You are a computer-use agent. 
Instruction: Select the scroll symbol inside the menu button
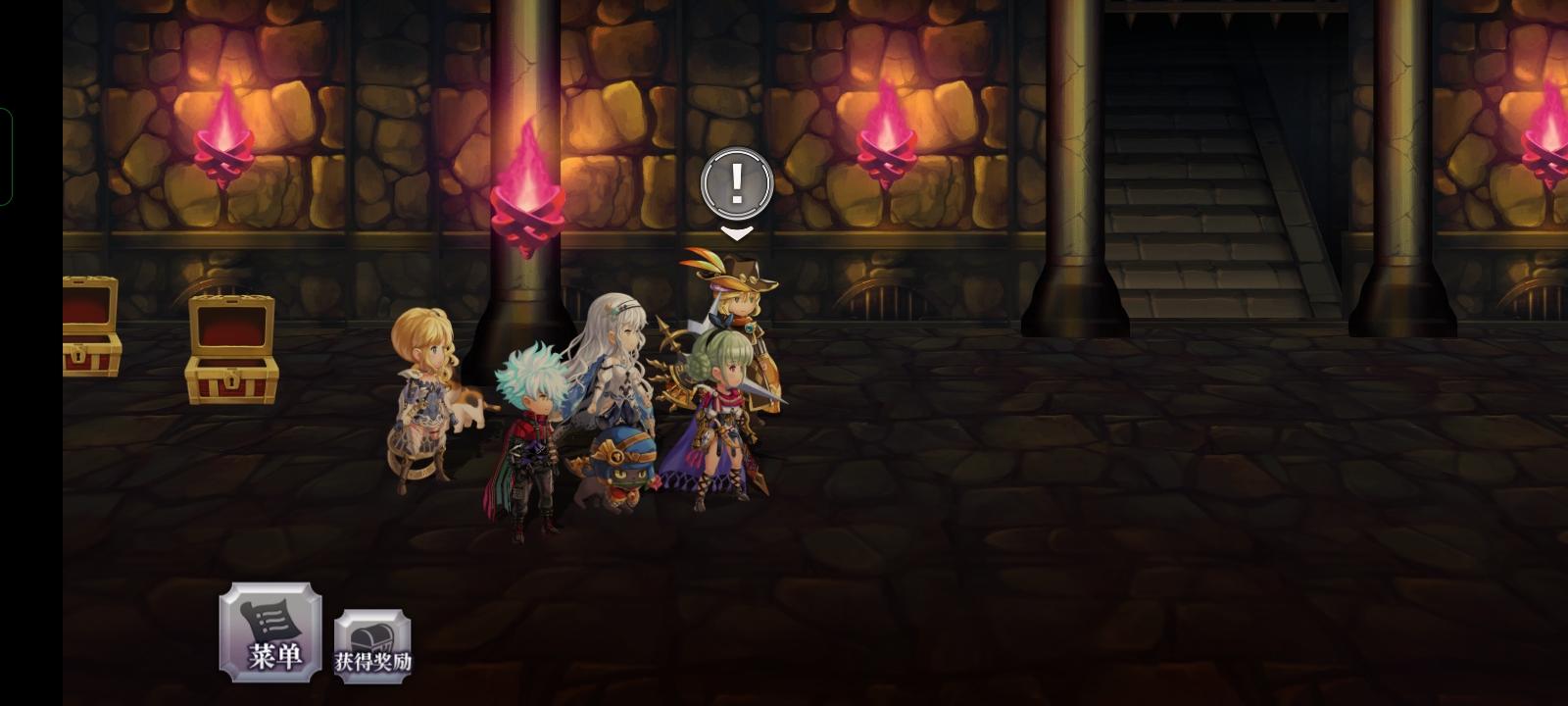tap(271, 616)
